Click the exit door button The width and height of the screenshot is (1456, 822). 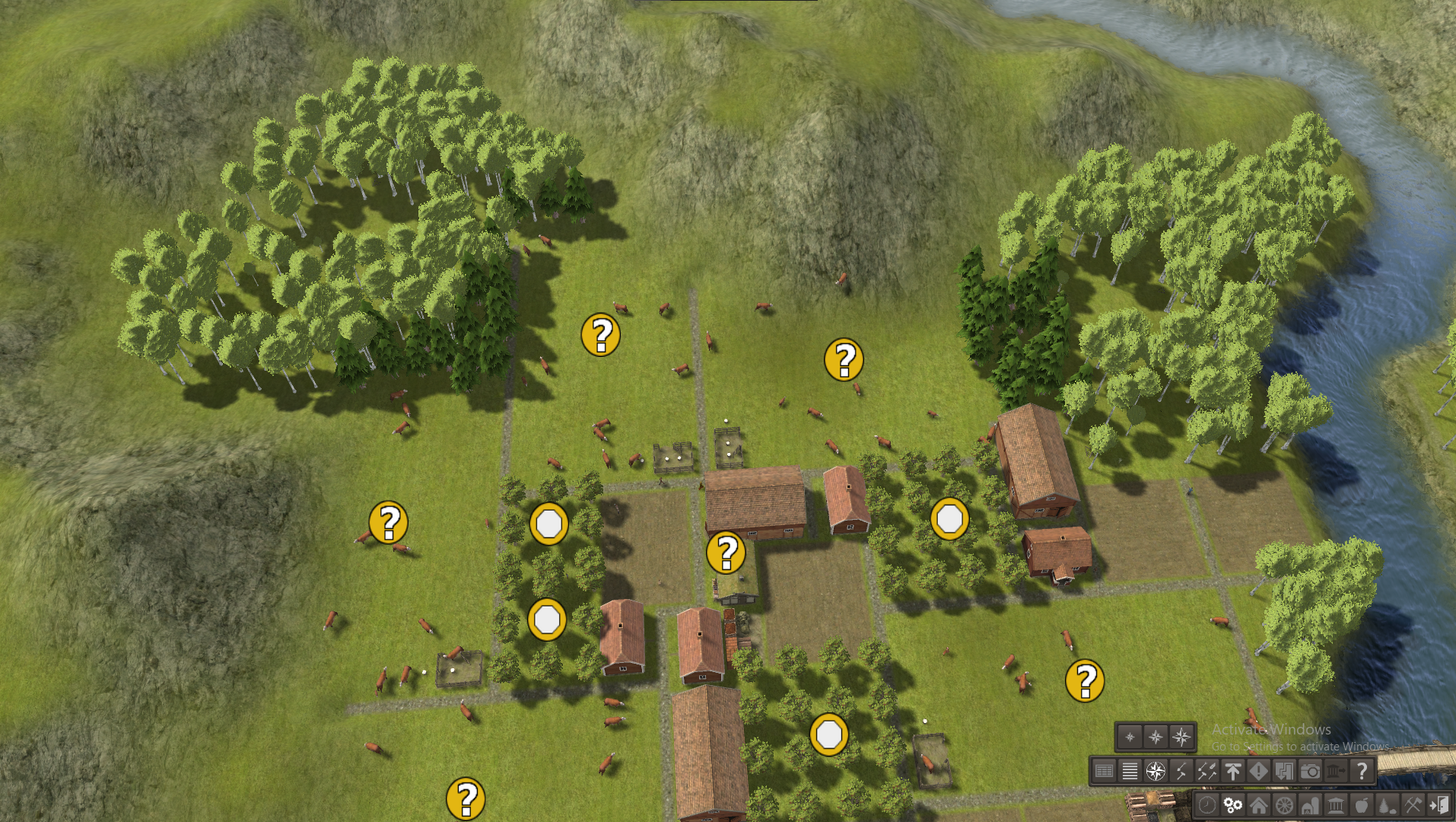1439,805
